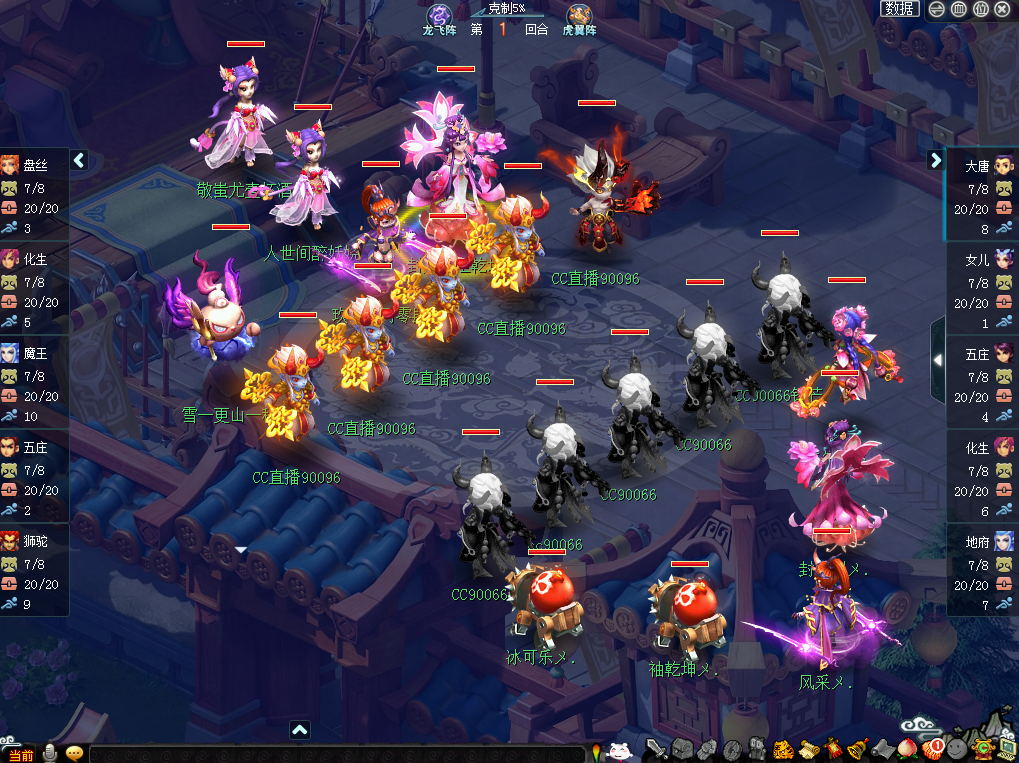The image size is (1019, 763).
Task: Click the 虎翼阵 formation icon
Action: pyautogui.click(x=579, y=17)
